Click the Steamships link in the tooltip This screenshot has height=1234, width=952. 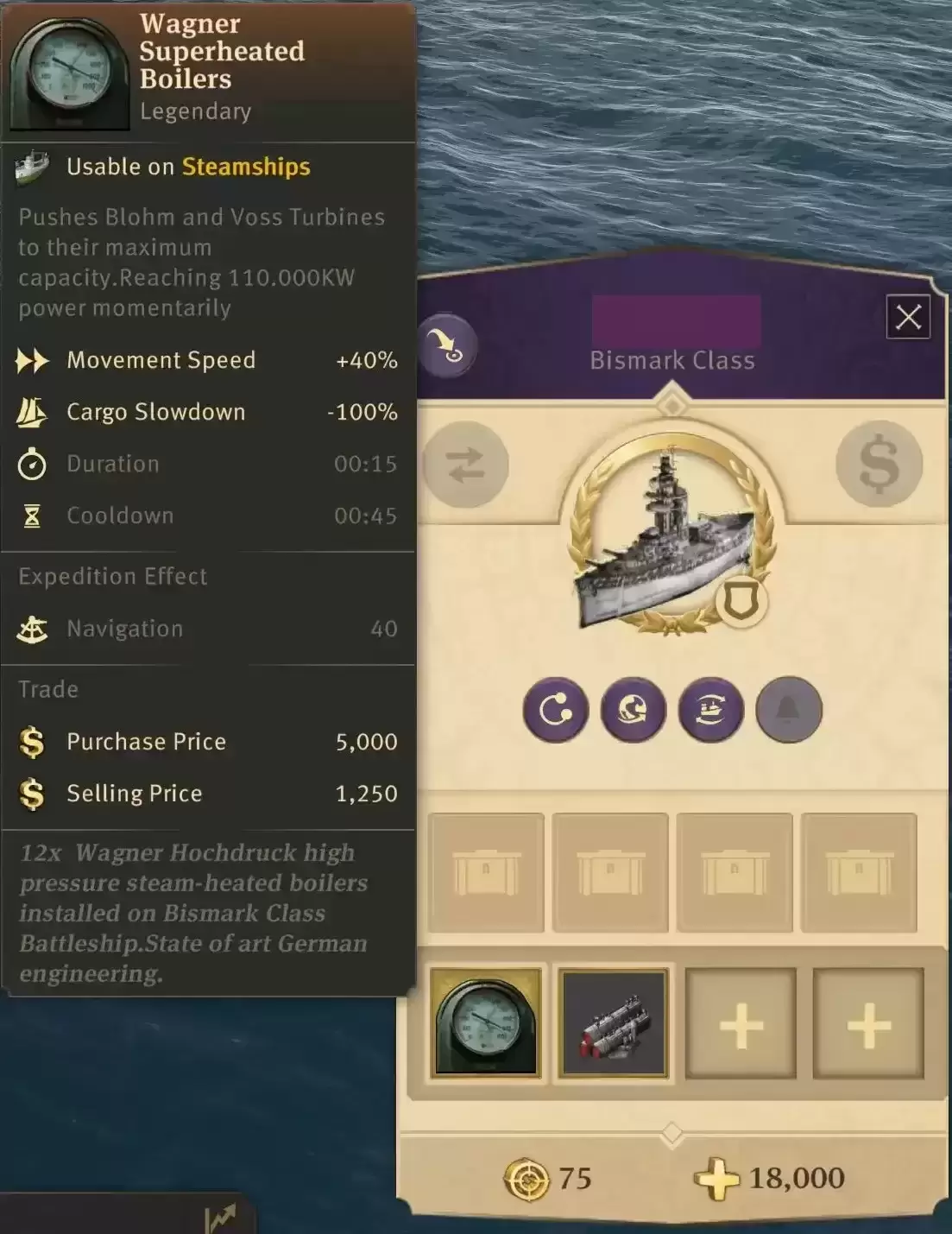coord(246,167)
